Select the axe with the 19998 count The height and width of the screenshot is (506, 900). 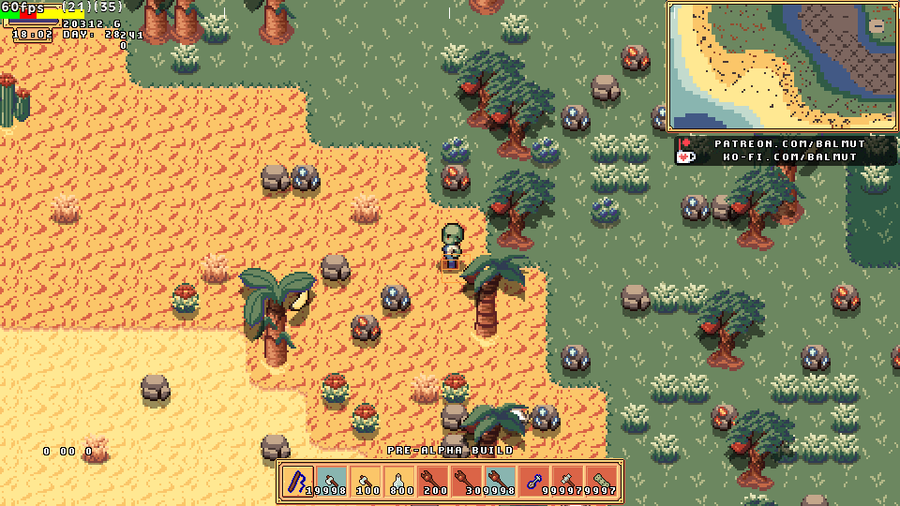(x=332, y=481)
